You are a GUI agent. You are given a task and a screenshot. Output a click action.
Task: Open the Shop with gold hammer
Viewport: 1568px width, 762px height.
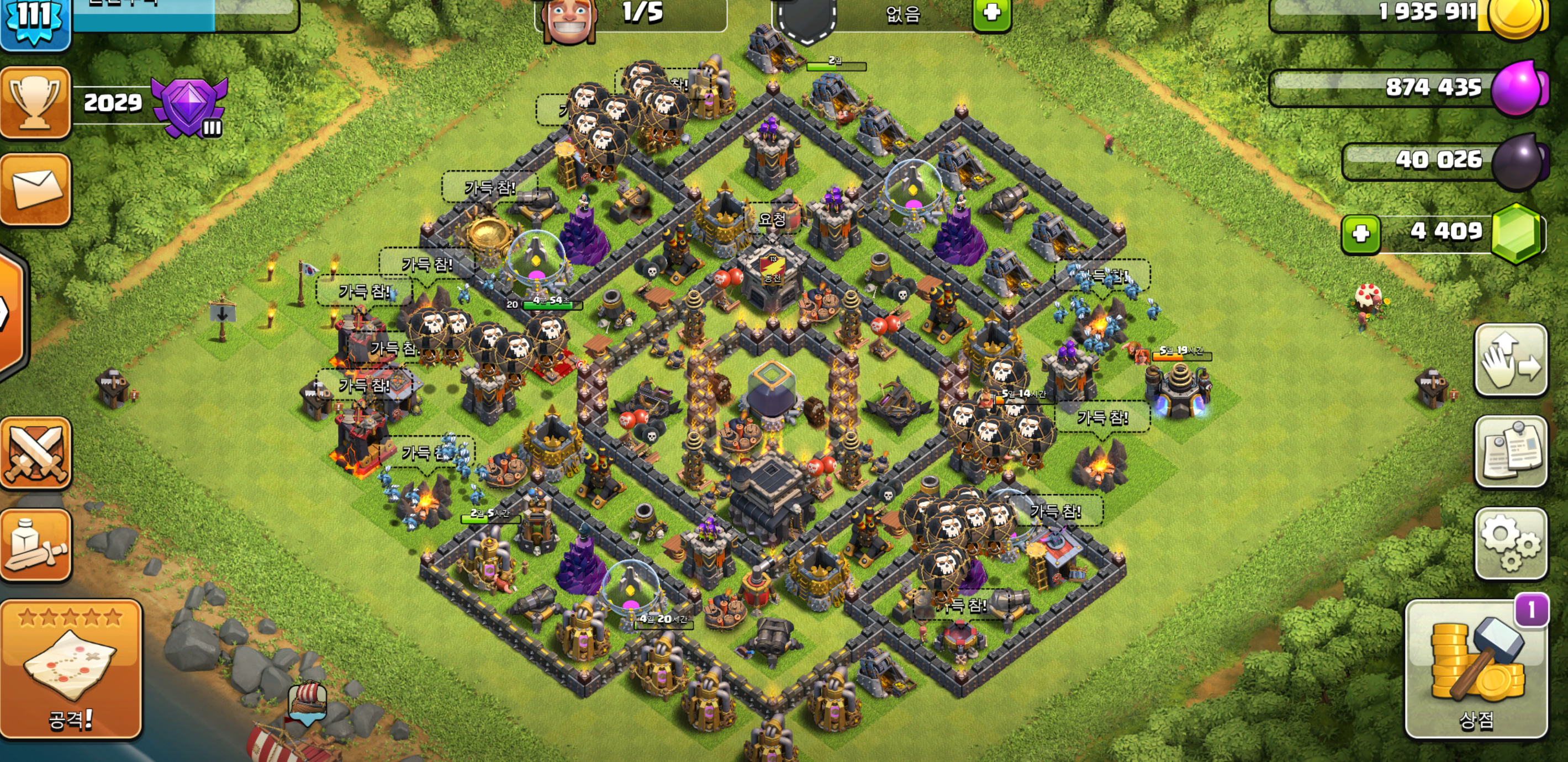pos(1476,669)
